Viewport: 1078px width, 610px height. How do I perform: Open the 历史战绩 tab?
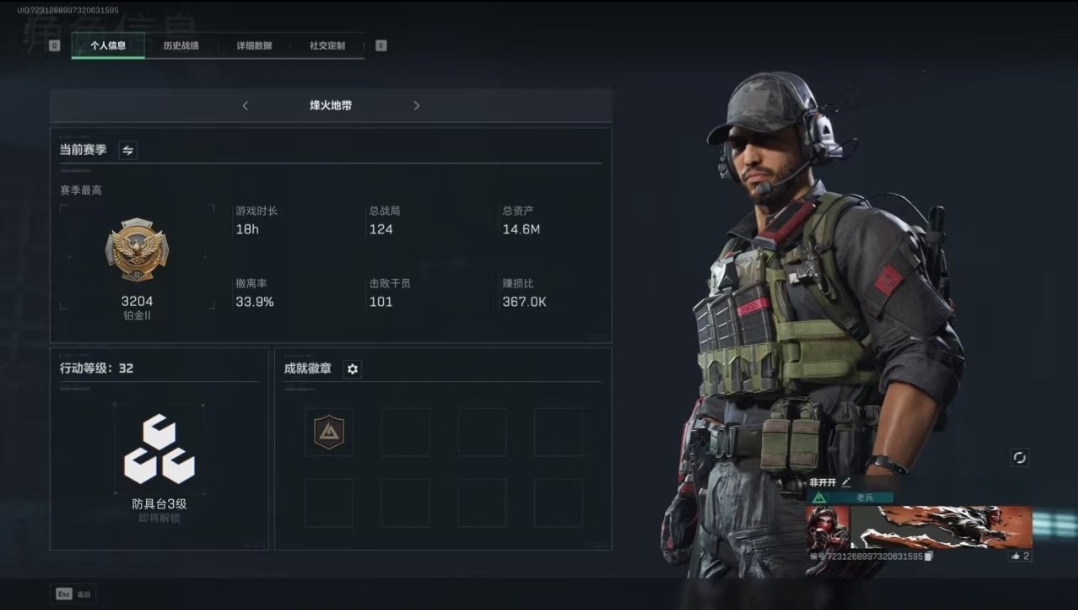(x=181, y=46)
